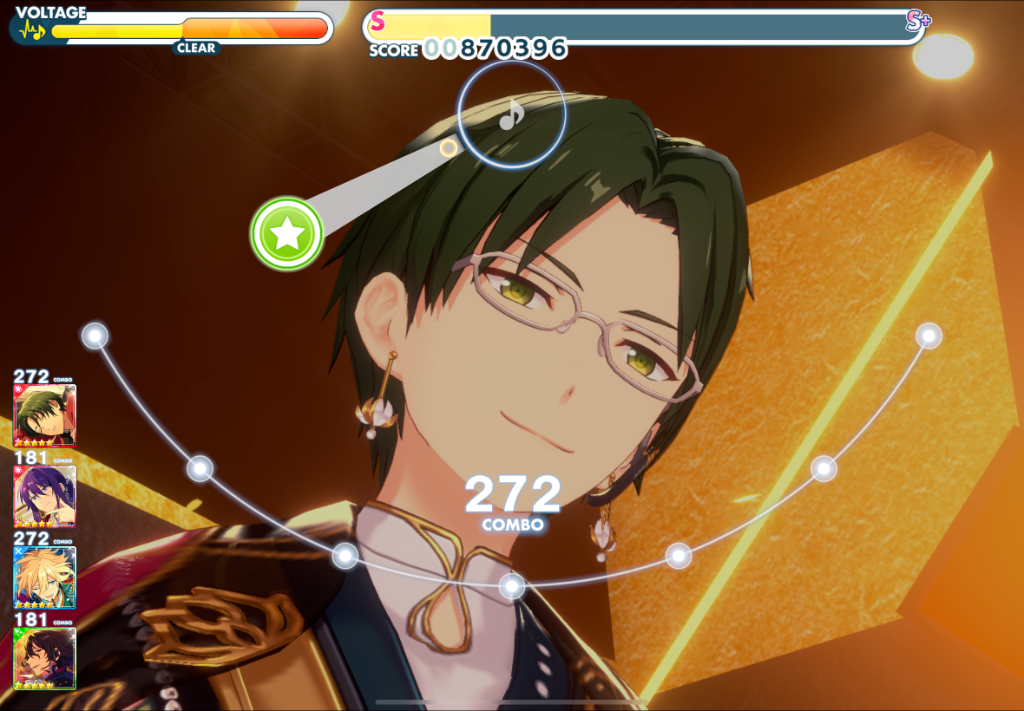Select the green-haired character card
Image resolution: width=1024 pixels, height=711 pixels.
click(x=45, y=416)
